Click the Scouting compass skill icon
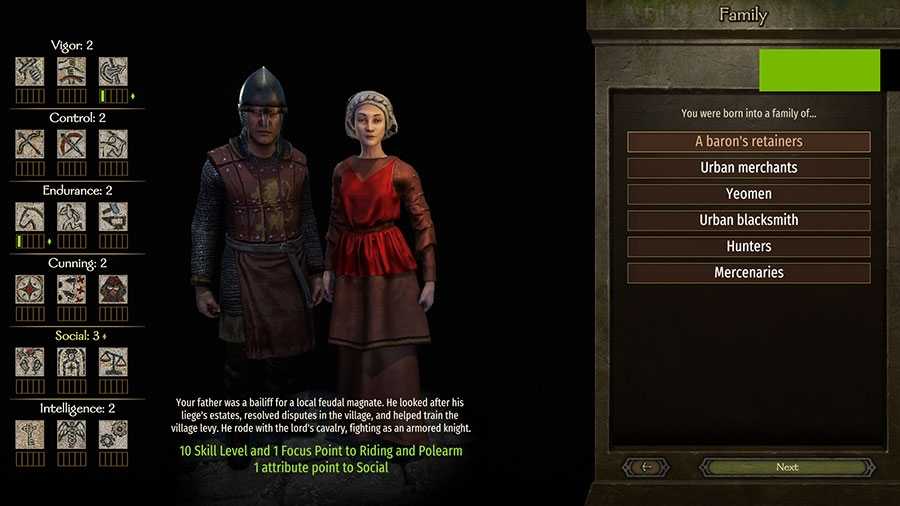Viewport: 900px width, 506px height. [x=29, y=290]
